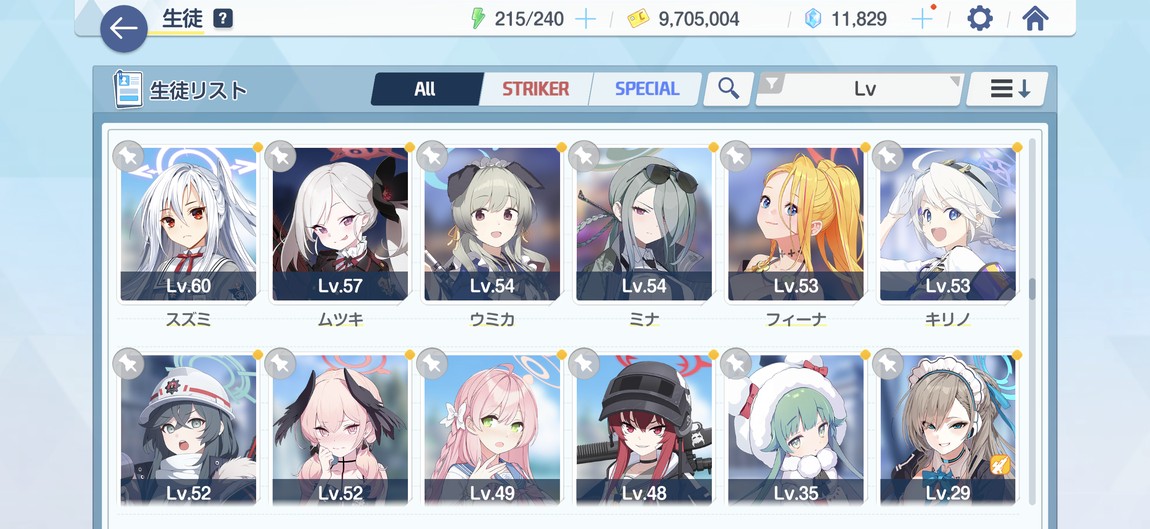The image size is (1150, 529).
Task: Switch to the All tab
Action: (425, 89)
